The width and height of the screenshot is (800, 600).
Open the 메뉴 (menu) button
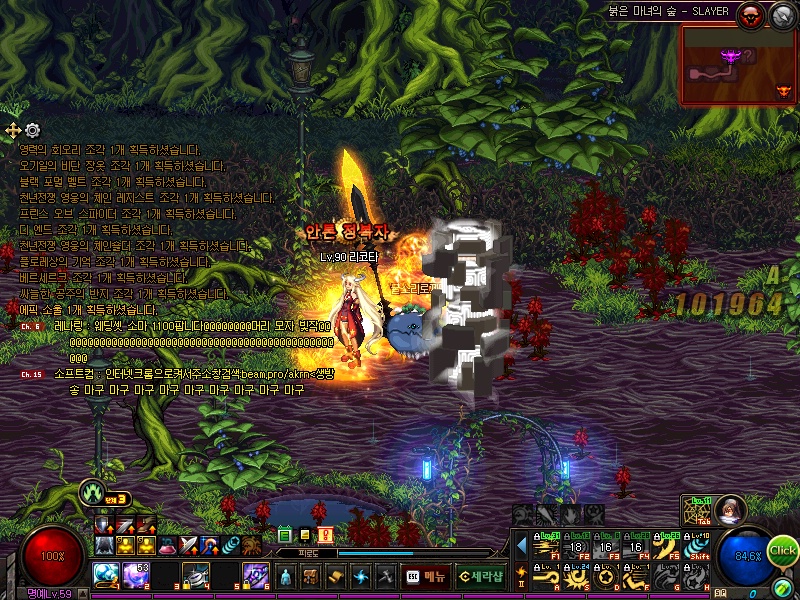[x=425, y=576]
